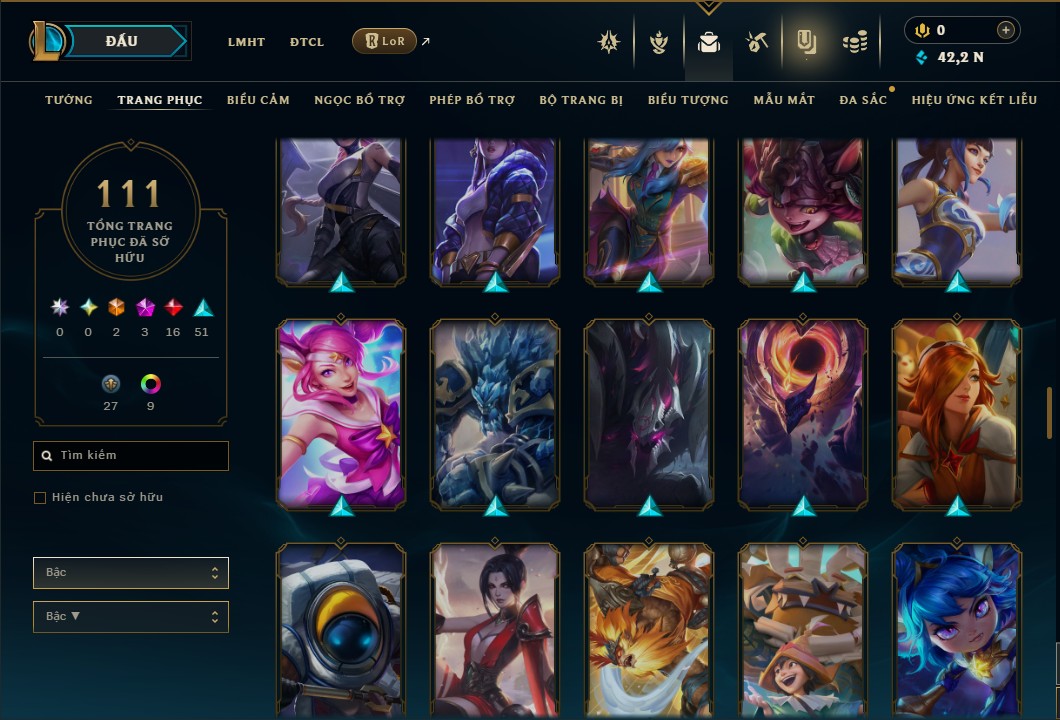Open the Bậc ▼ sort dropdown
This screenshot has height=720, width=1060.
(131, 617)
